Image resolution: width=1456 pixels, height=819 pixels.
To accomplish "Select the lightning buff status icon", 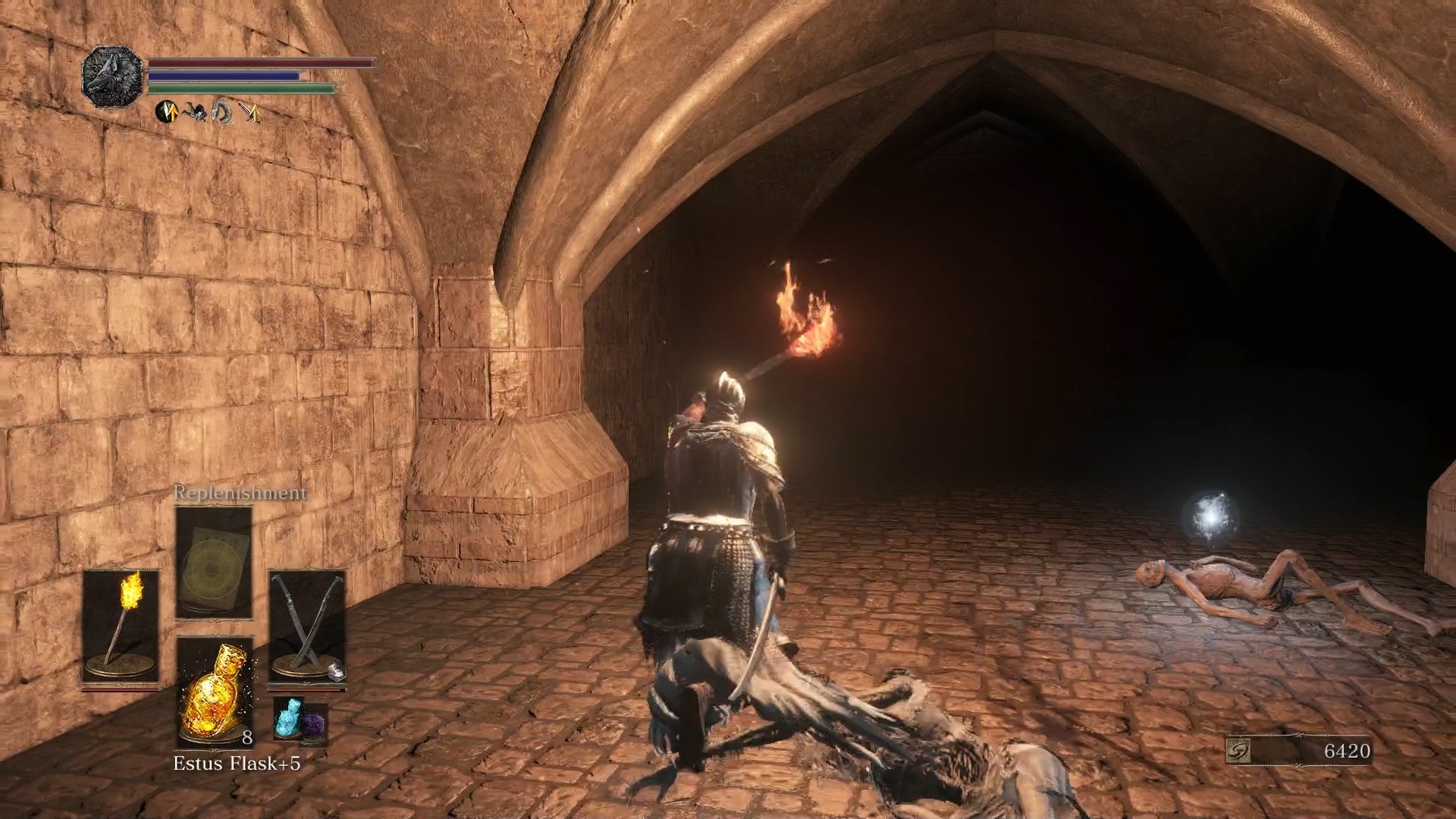I will click(x=167, y=112).
